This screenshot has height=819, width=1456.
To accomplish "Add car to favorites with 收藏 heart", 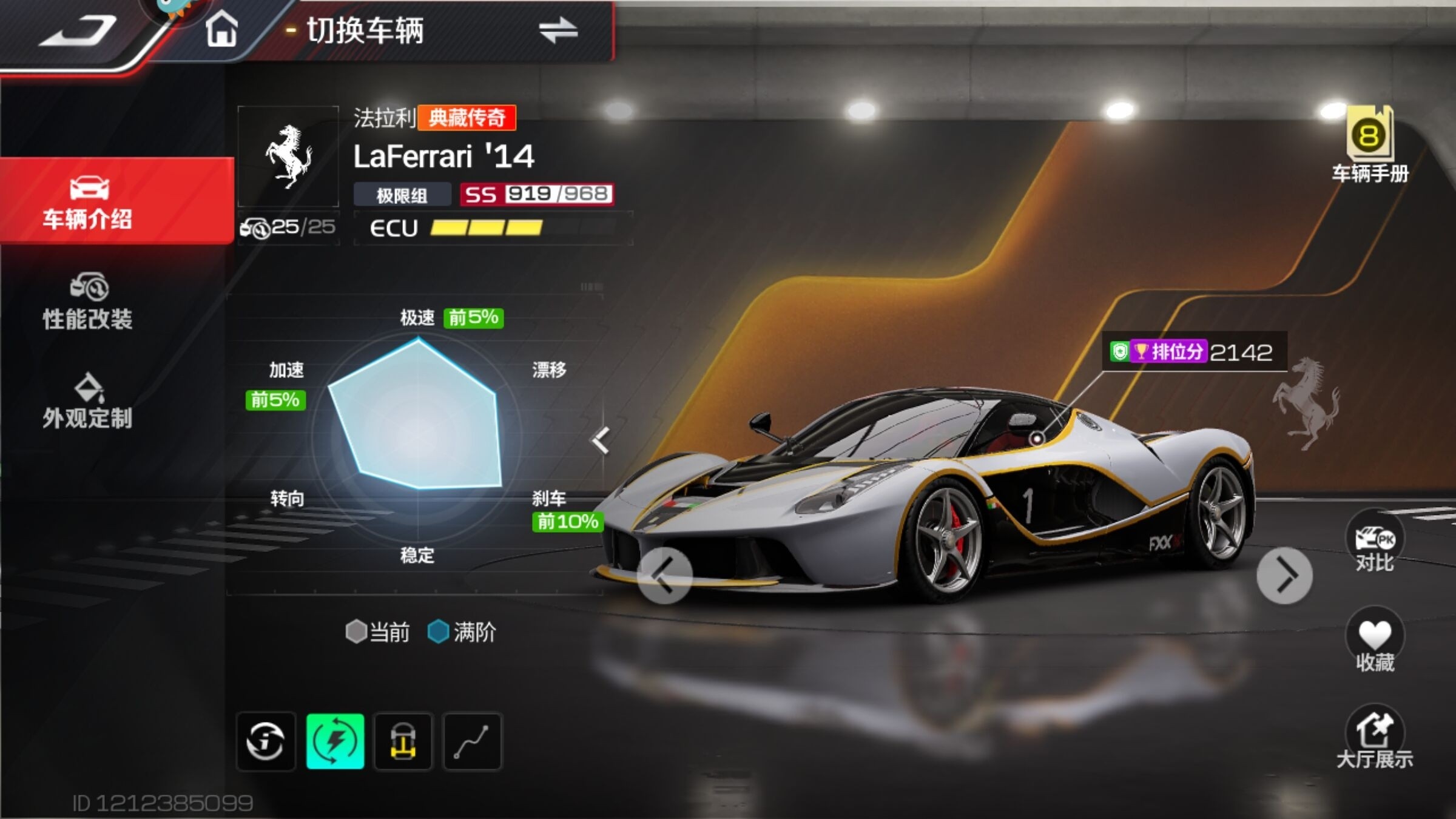I will [x=1375, y=641].
